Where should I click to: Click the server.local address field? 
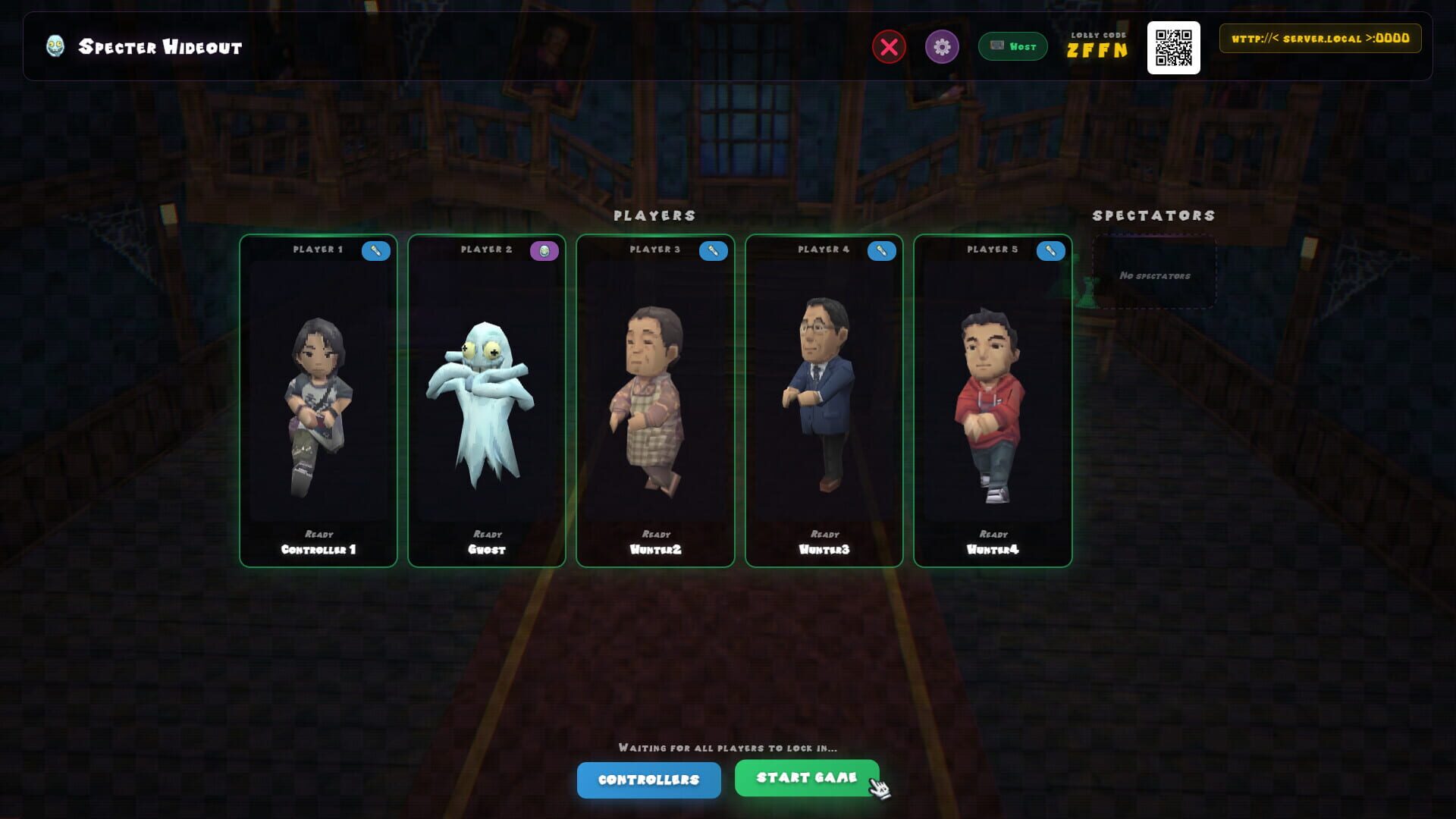tap(1319, 38)
